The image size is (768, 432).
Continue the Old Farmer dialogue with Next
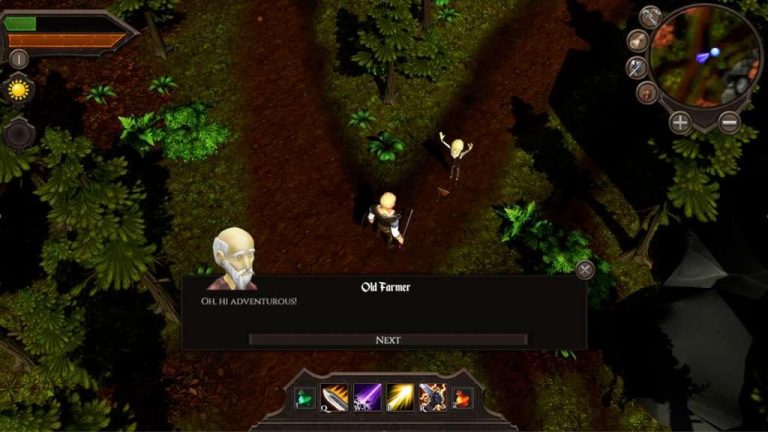pyautogui.click(x=388, y=340)
